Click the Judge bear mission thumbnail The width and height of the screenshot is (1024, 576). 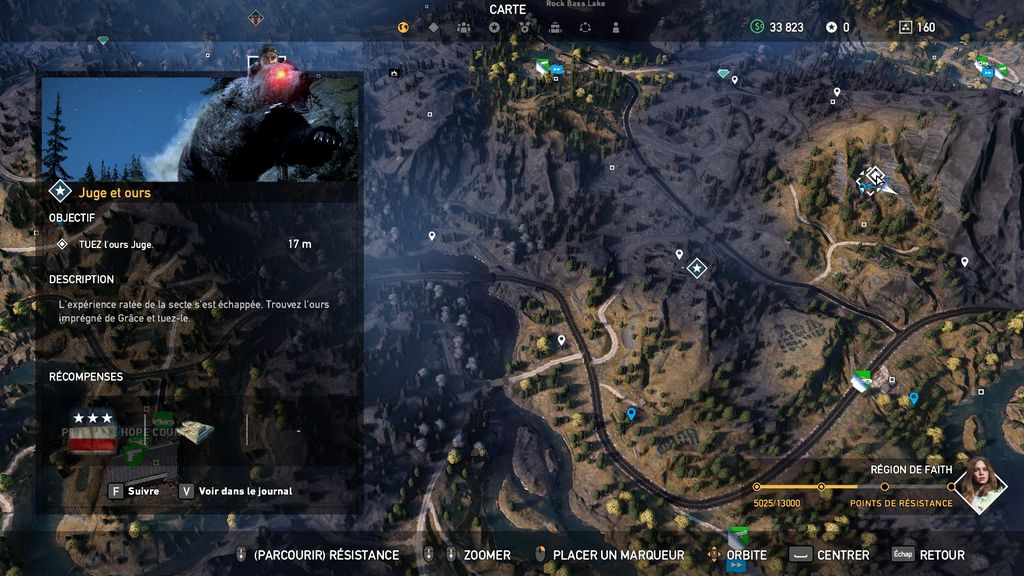(200, 128)
